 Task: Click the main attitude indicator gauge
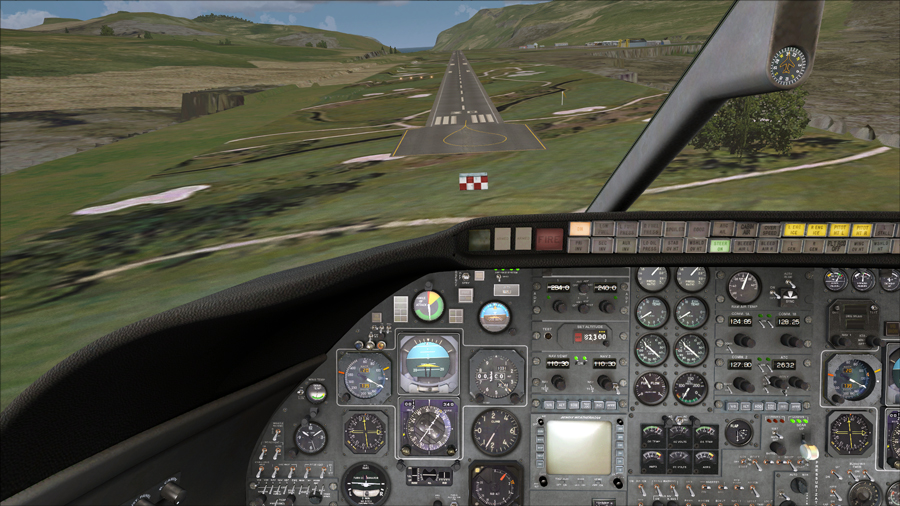point(429,361)
